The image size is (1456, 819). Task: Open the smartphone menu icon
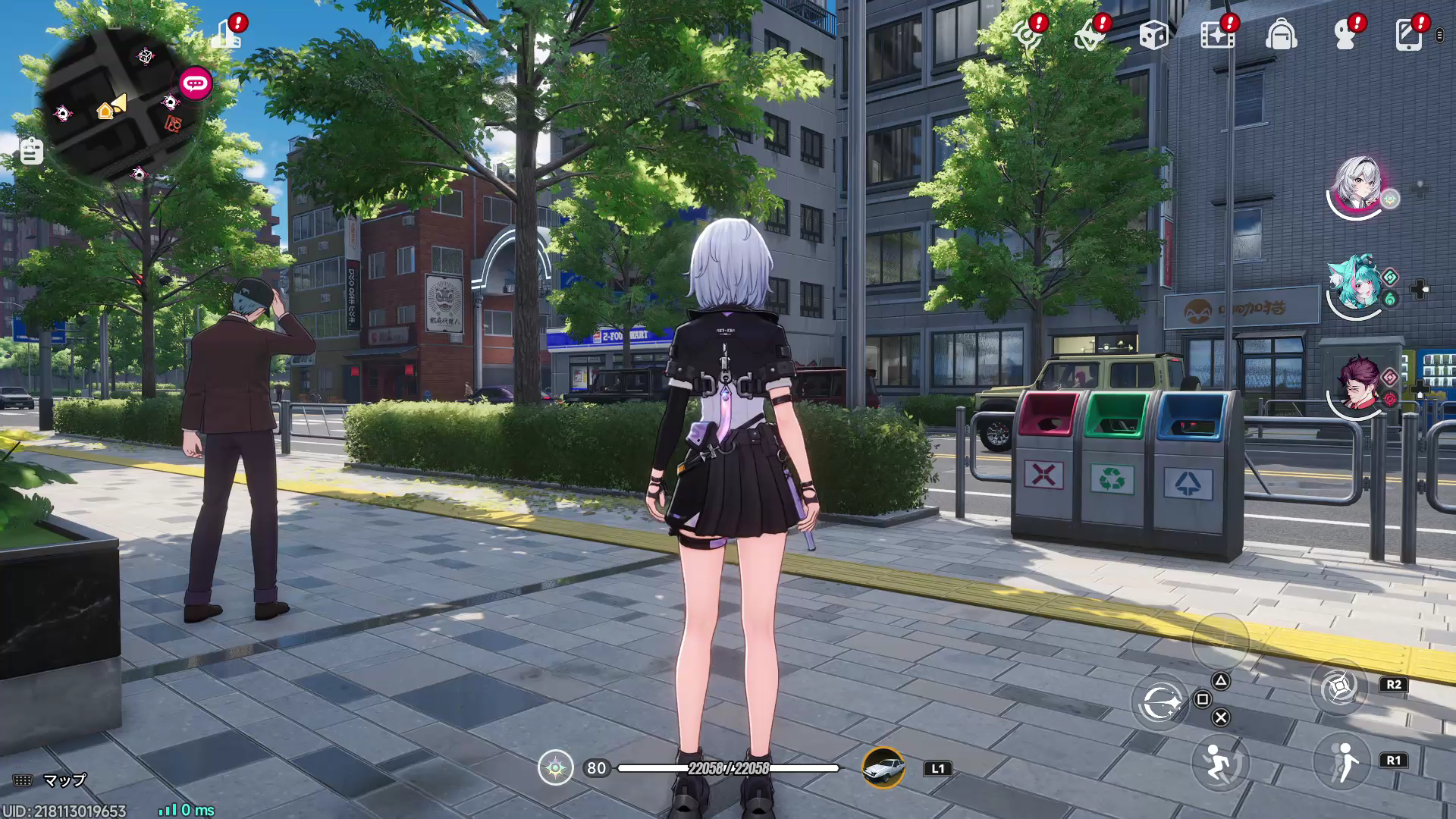click(1409, 34)
